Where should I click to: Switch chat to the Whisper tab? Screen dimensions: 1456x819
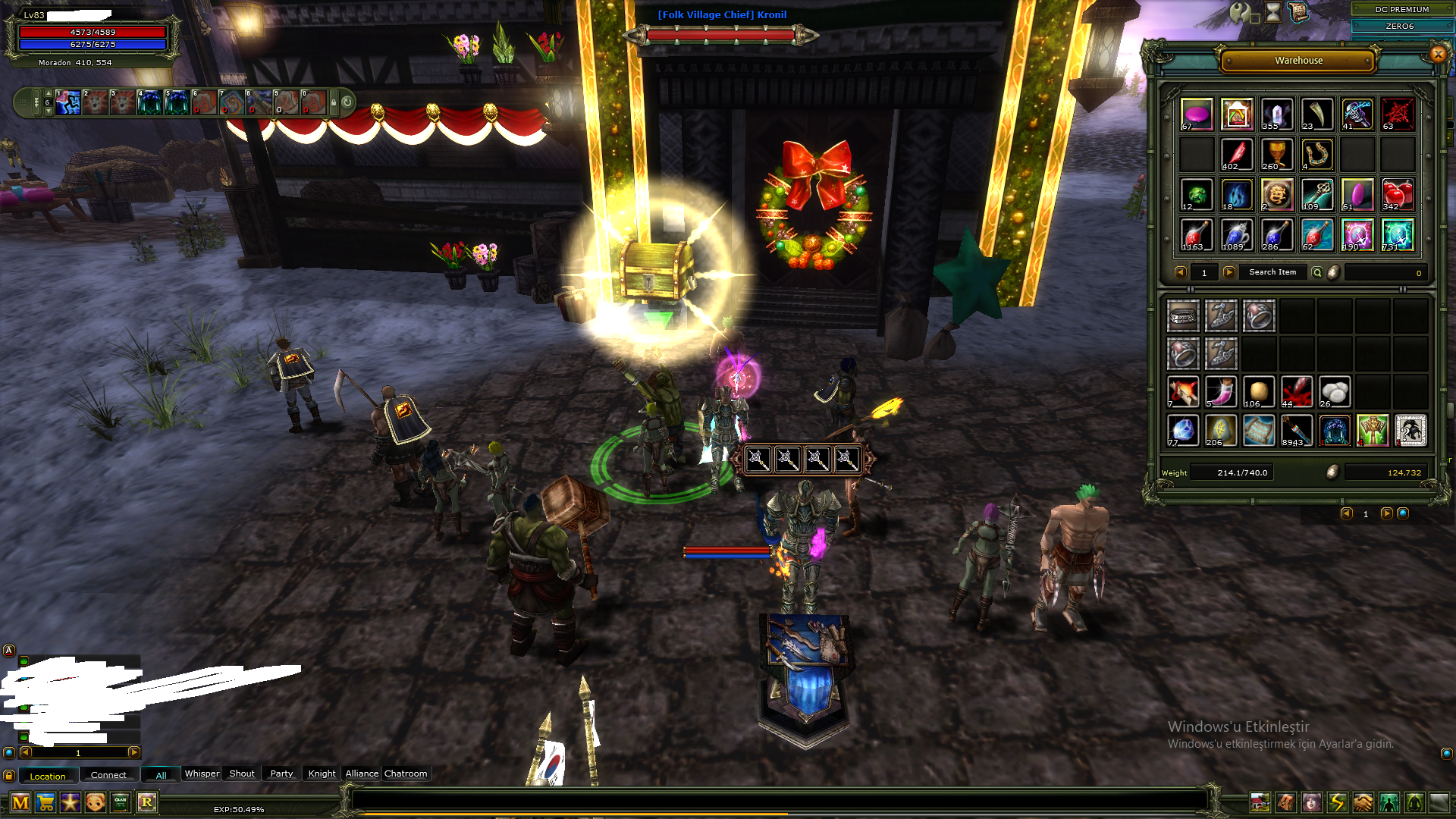coord(202,773)
